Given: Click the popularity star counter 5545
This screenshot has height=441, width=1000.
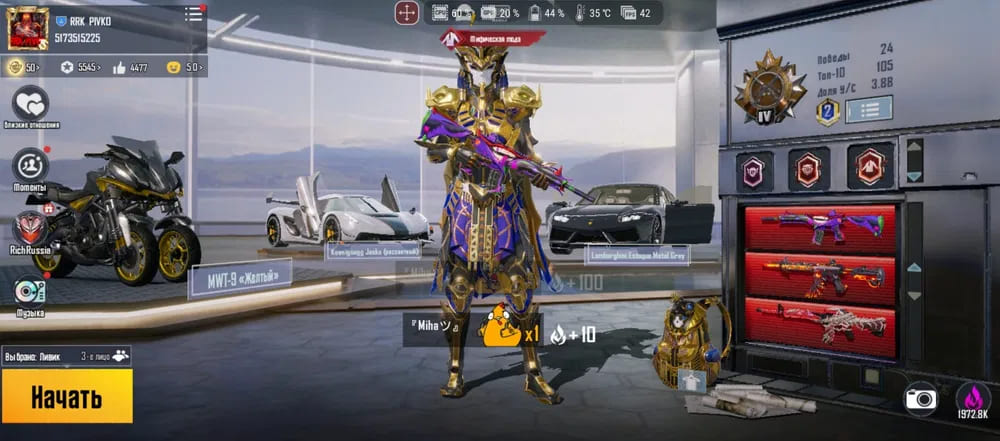Looking at the screenshot, I should [80, 67].
